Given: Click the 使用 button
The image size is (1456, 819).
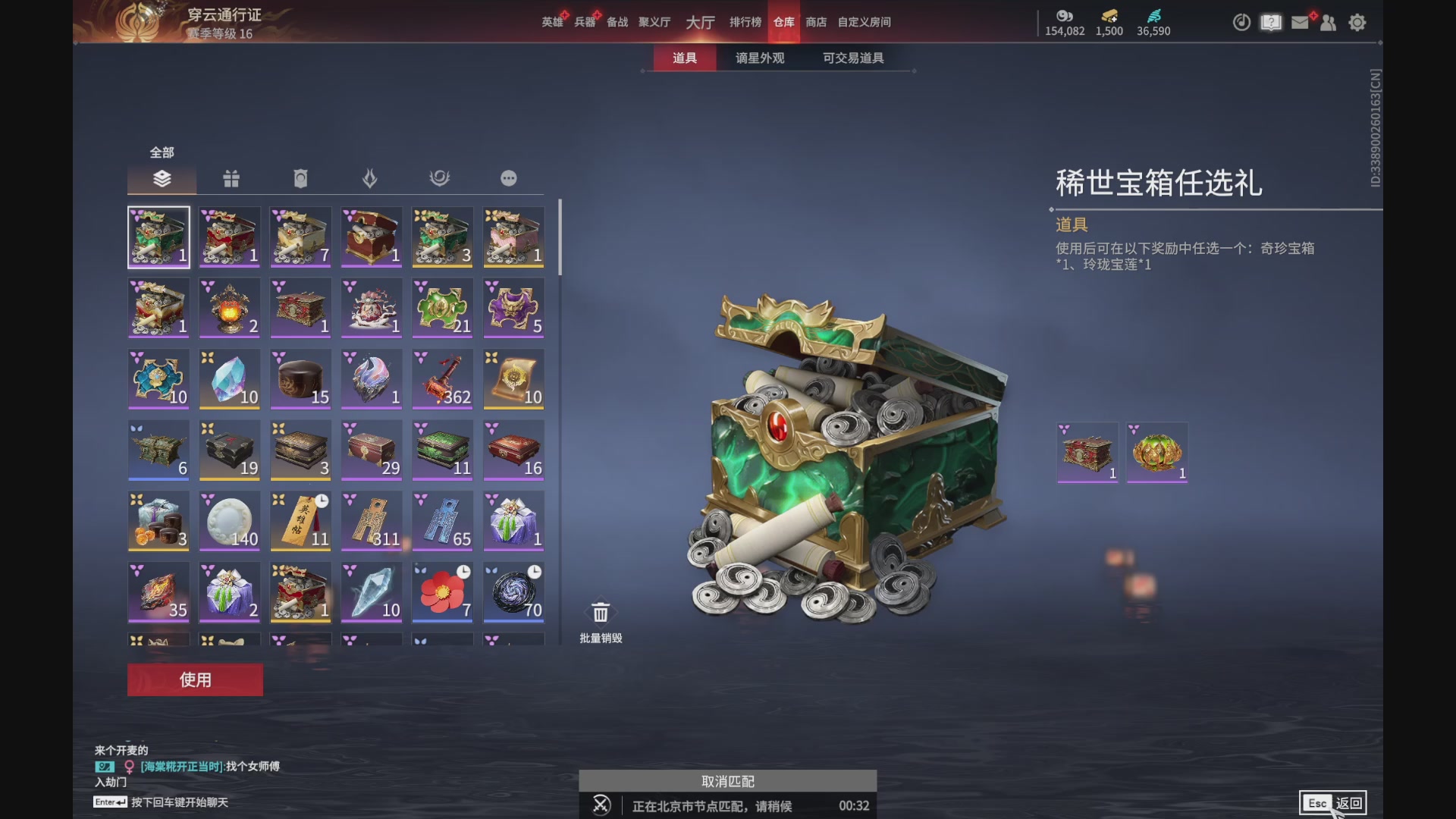Looking at the screenshot, I should point(194,680).
